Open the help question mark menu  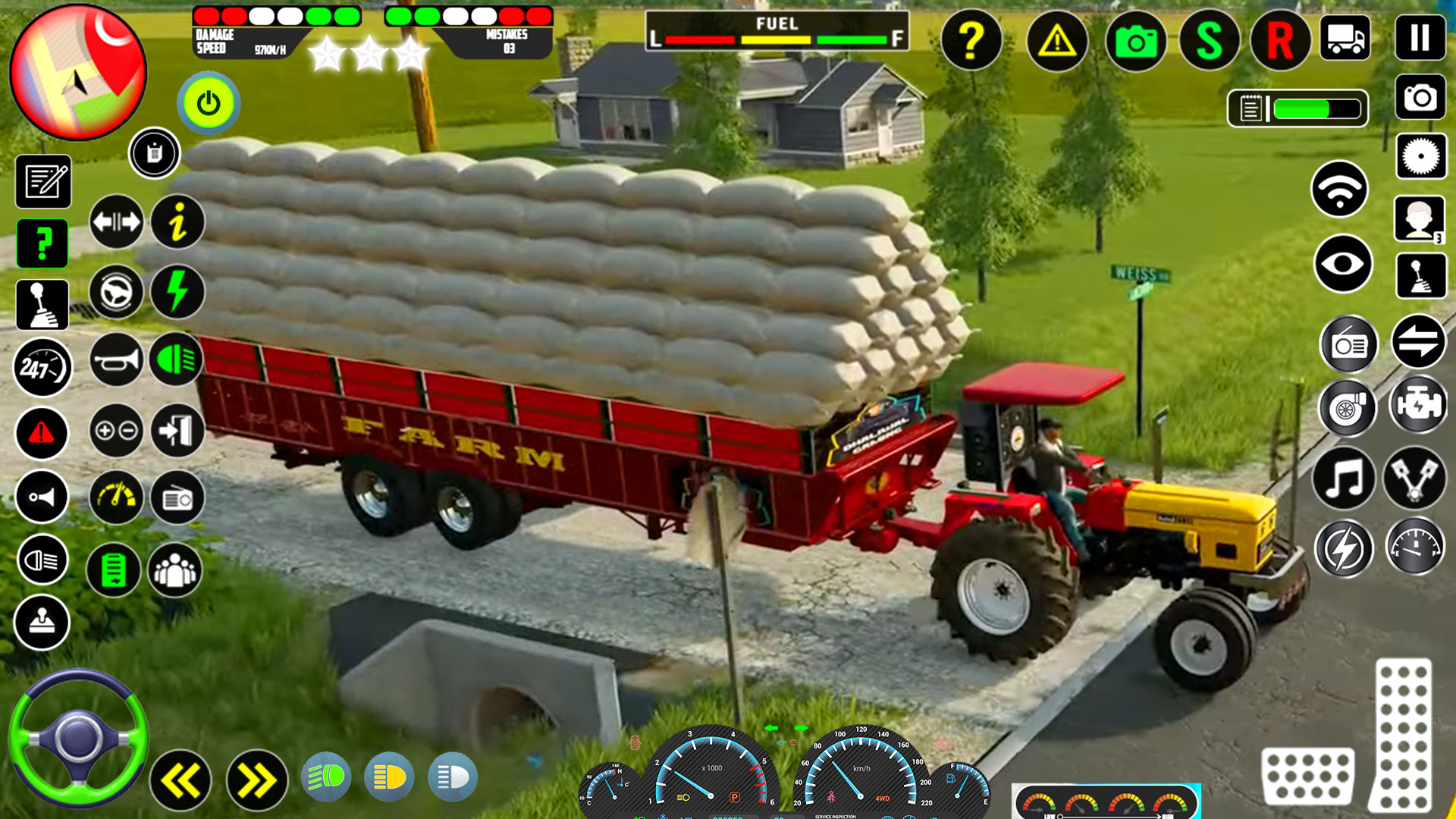(973, 41)
